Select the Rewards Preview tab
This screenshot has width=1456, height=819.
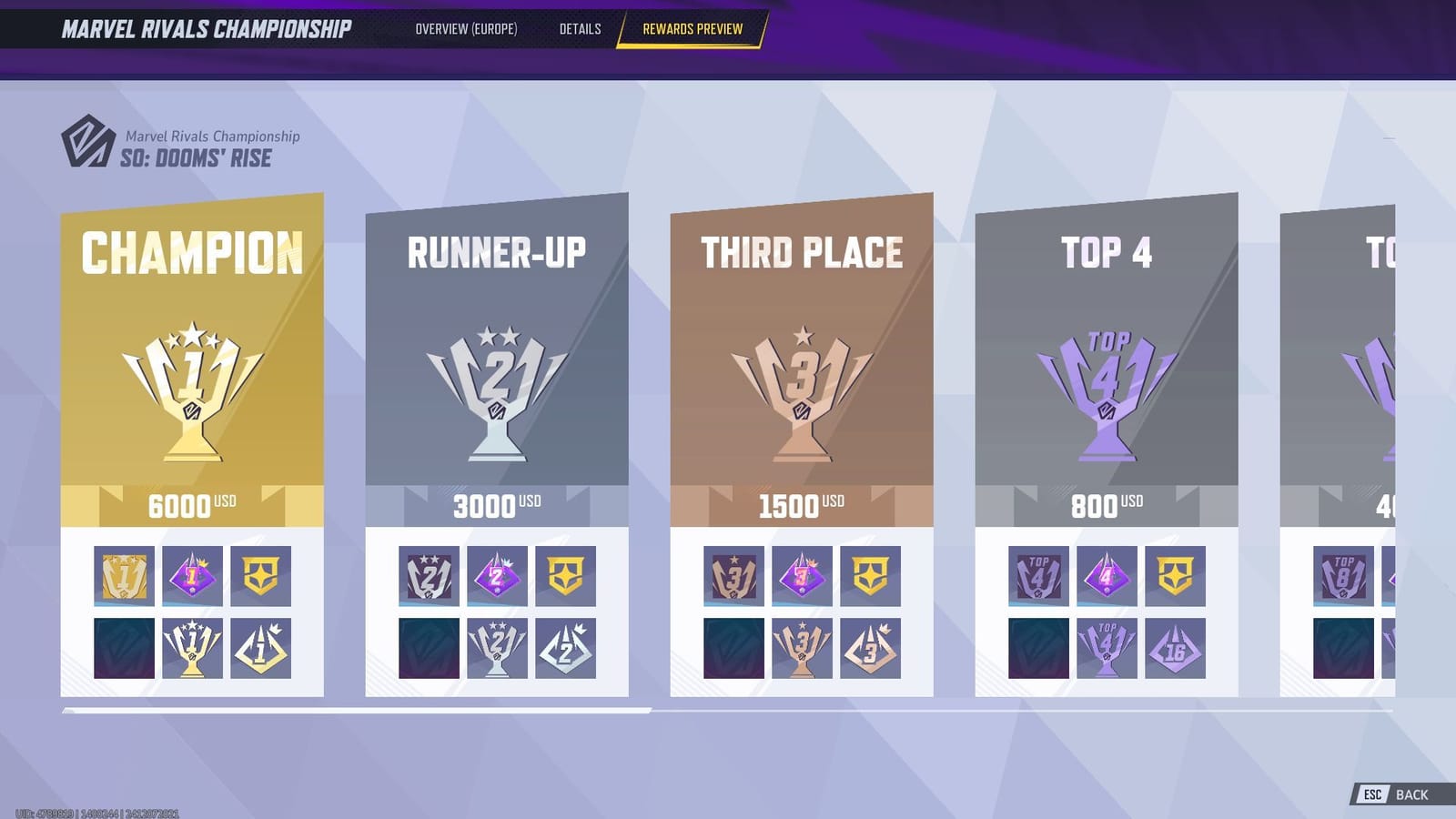pos(693,28)
